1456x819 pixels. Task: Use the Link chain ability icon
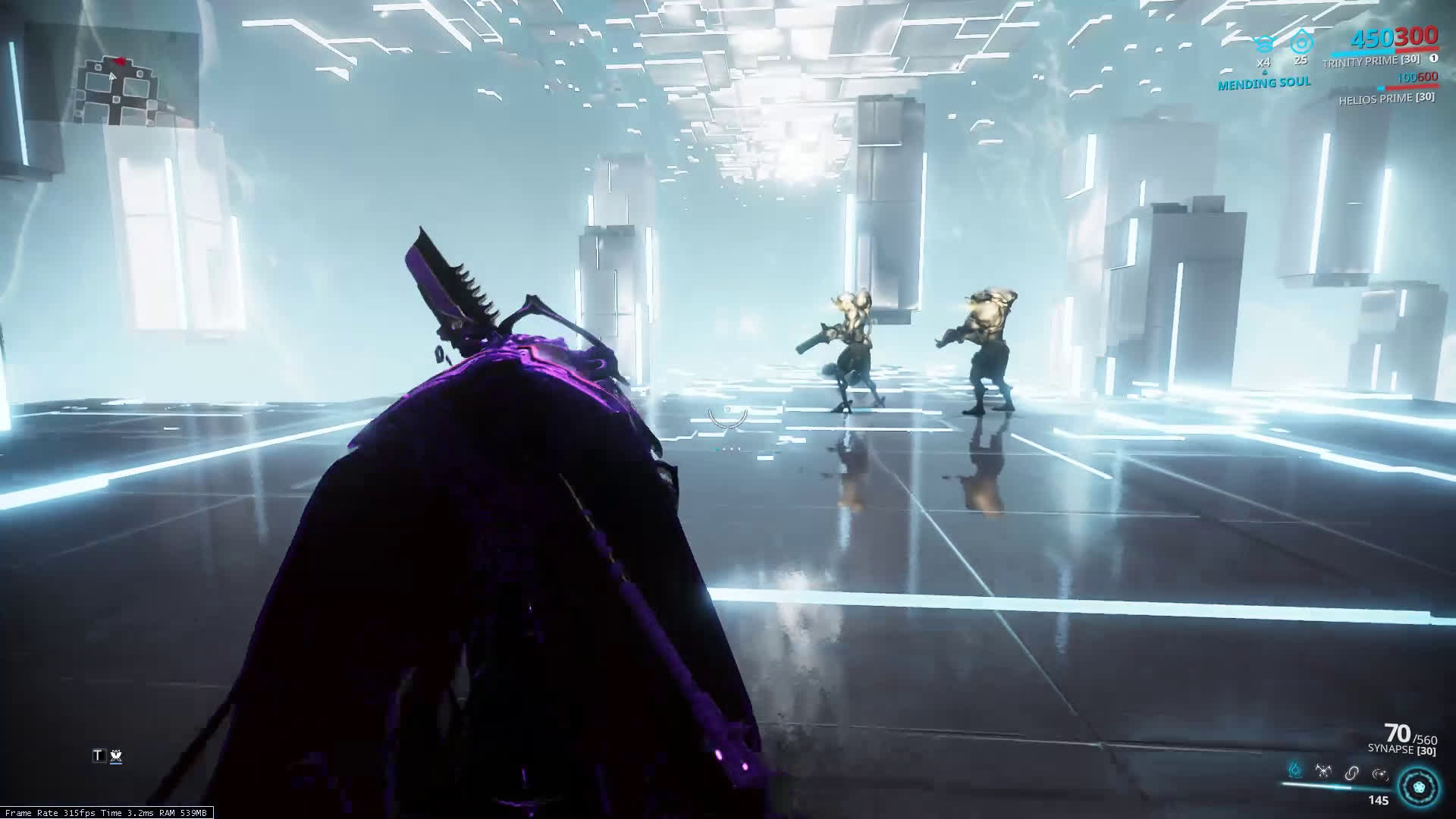tap(1351, 773)
